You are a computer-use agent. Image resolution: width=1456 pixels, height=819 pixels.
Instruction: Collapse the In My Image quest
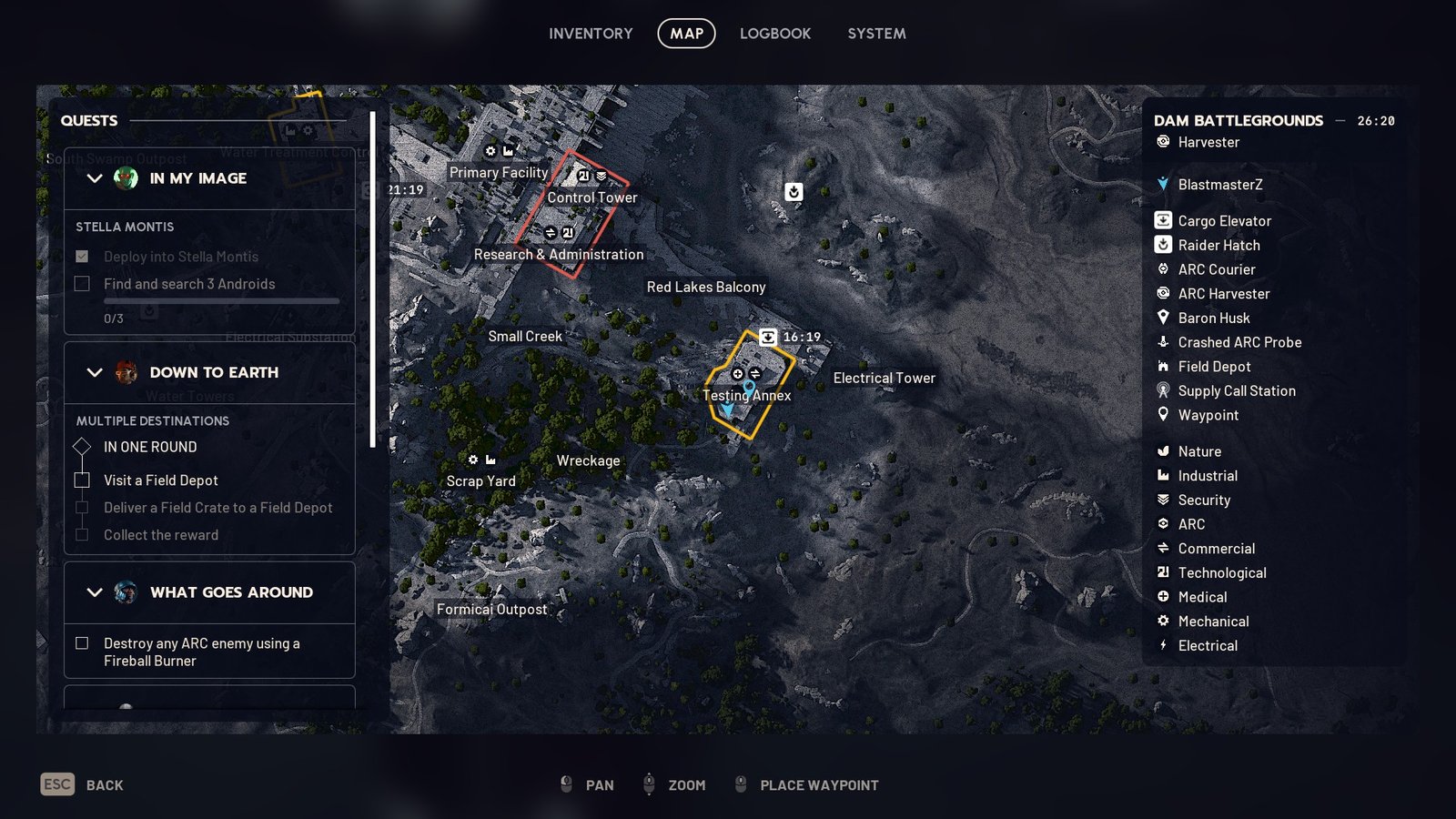pos(95,178)
